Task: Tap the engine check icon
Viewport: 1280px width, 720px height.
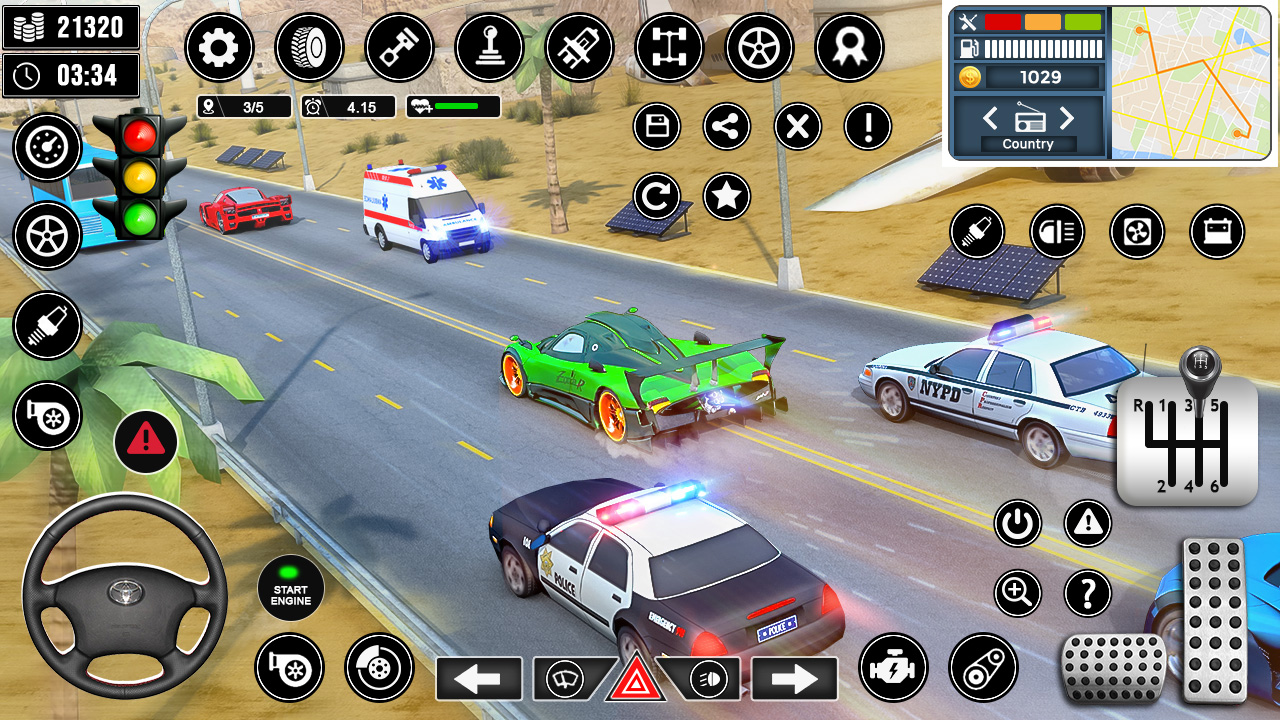Action: 893,667
